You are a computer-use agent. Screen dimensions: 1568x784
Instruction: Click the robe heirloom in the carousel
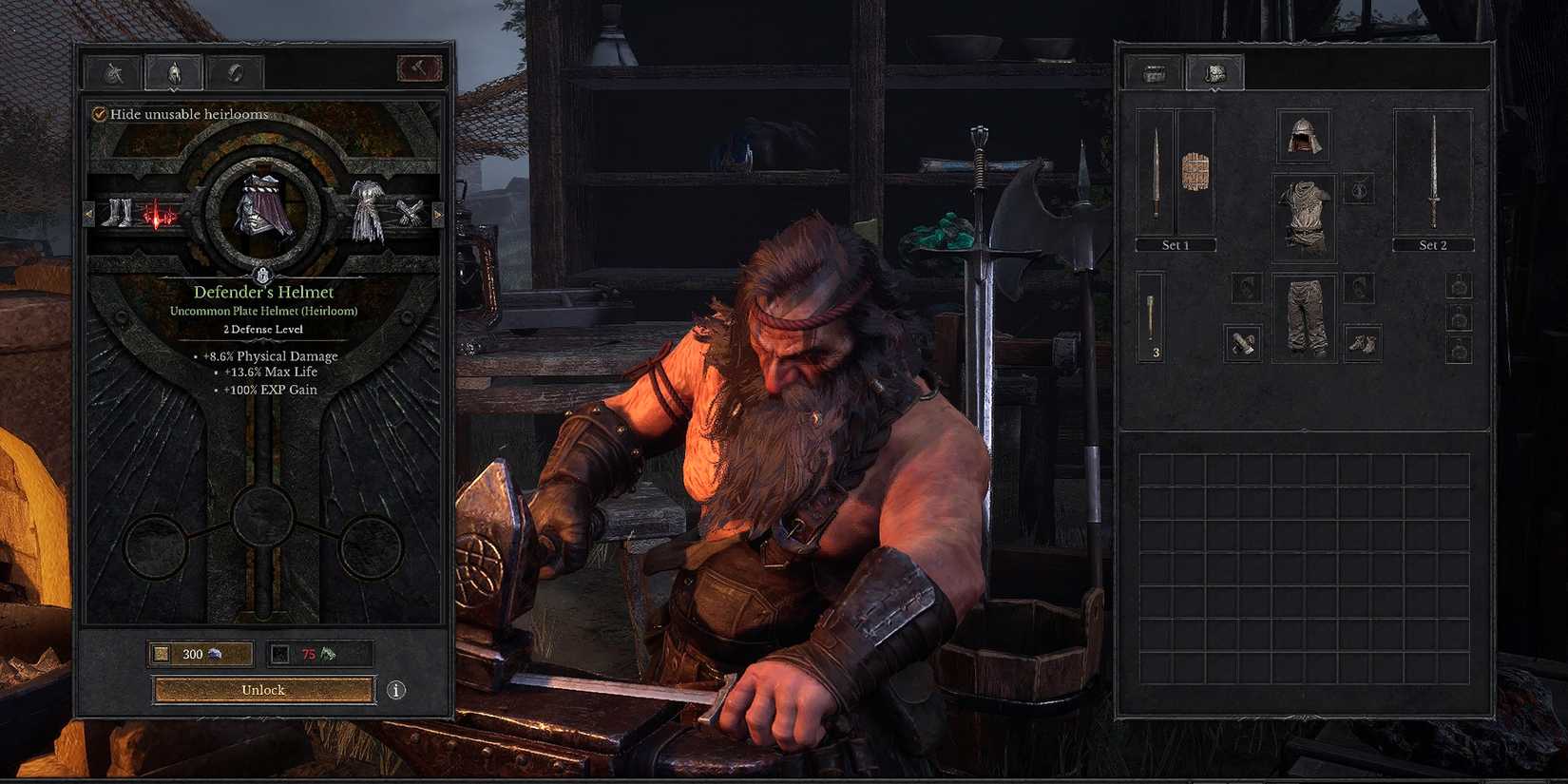pos(366,209)
